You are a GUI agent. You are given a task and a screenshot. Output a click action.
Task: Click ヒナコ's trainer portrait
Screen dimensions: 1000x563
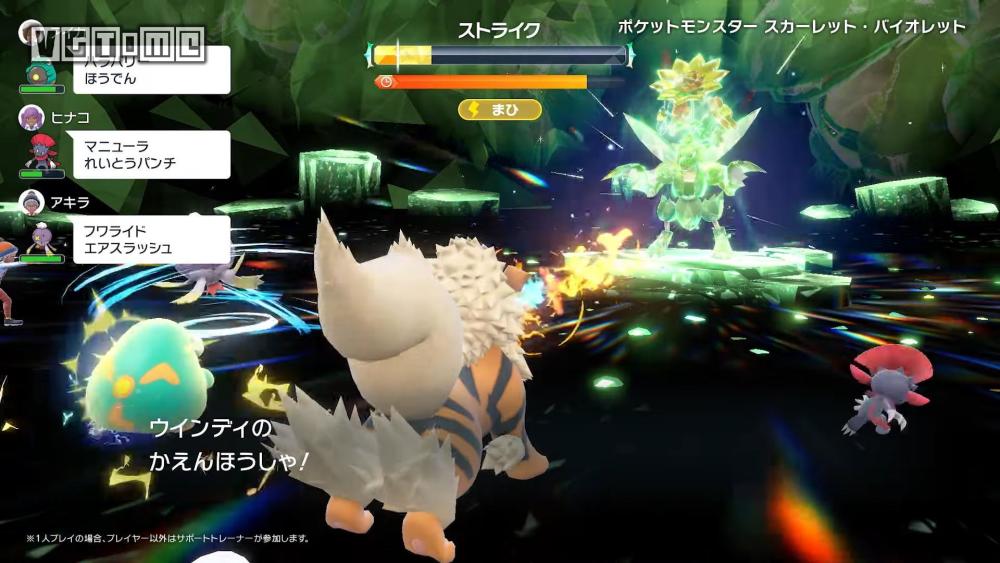pos(31,117)
